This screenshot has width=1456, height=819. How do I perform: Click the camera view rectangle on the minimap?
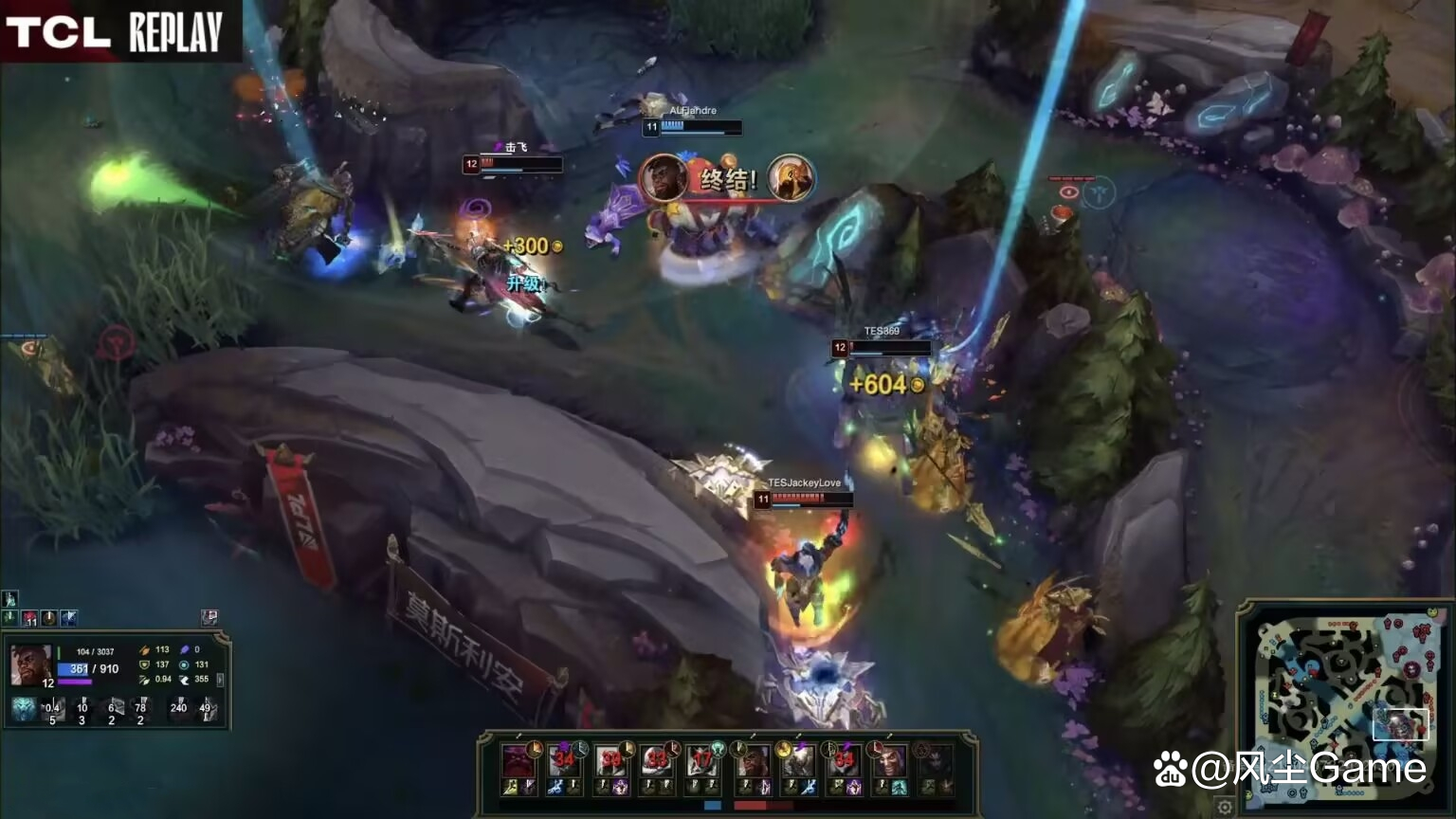1401,724
